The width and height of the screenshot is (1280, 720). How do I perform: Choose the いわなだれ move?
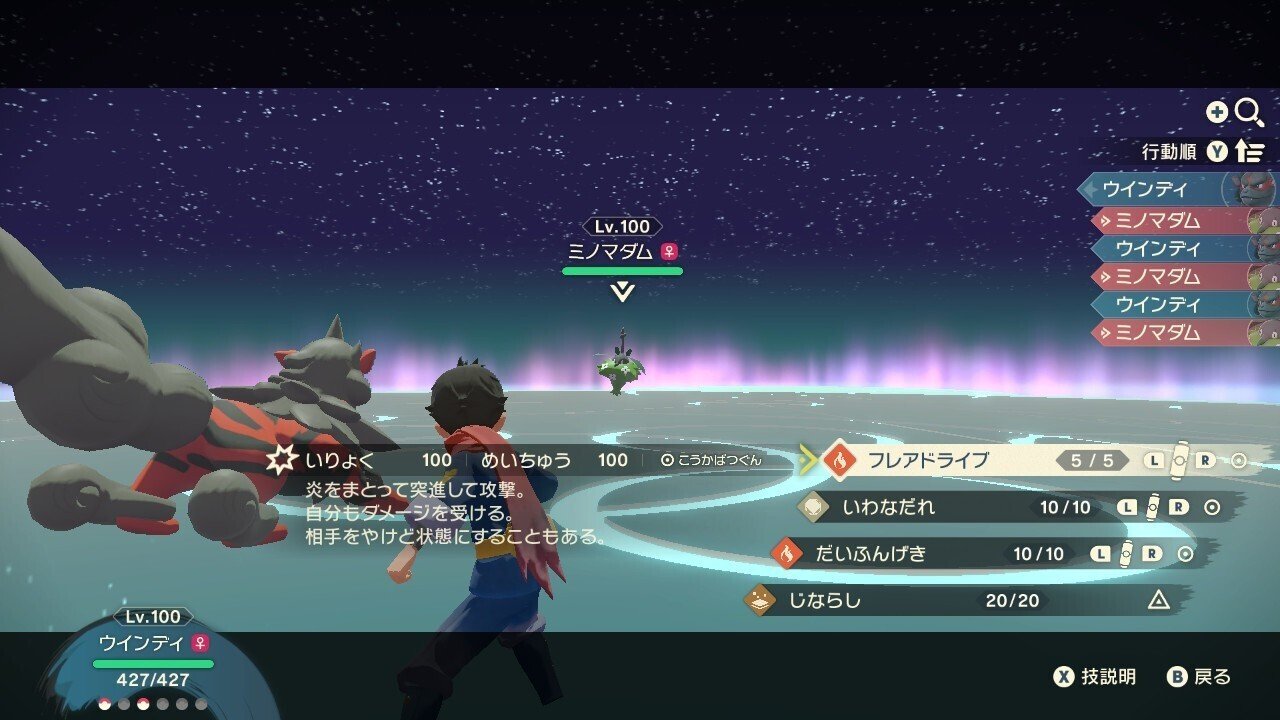click(x=889, y=507)
